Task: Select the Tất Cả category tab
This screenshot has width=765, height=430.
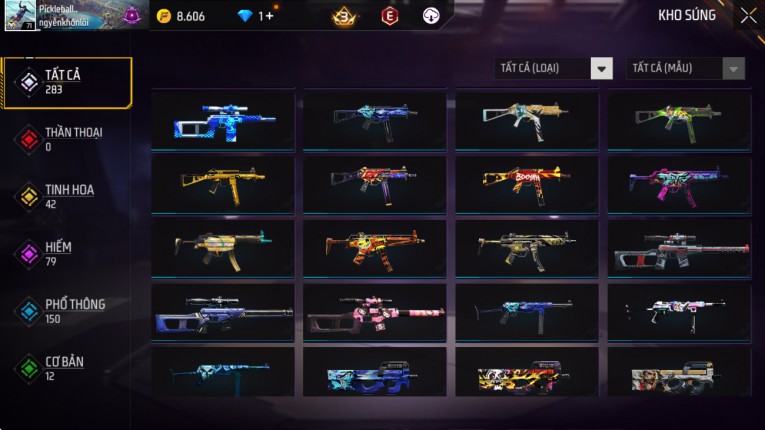Action: (x=66, y=82)
